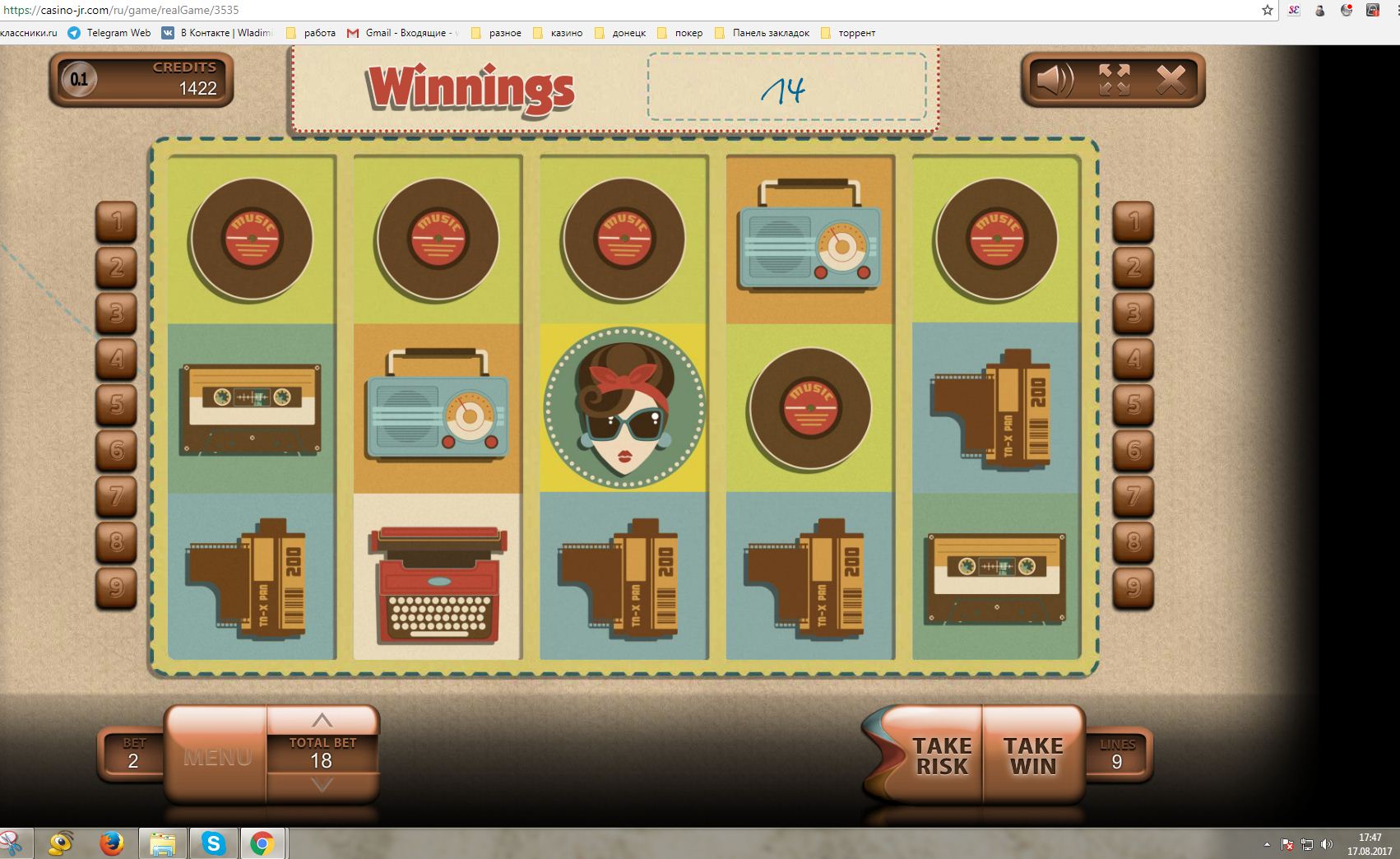Click the Take Risk button
The image size is (1400, 859).
coord(941,755)
